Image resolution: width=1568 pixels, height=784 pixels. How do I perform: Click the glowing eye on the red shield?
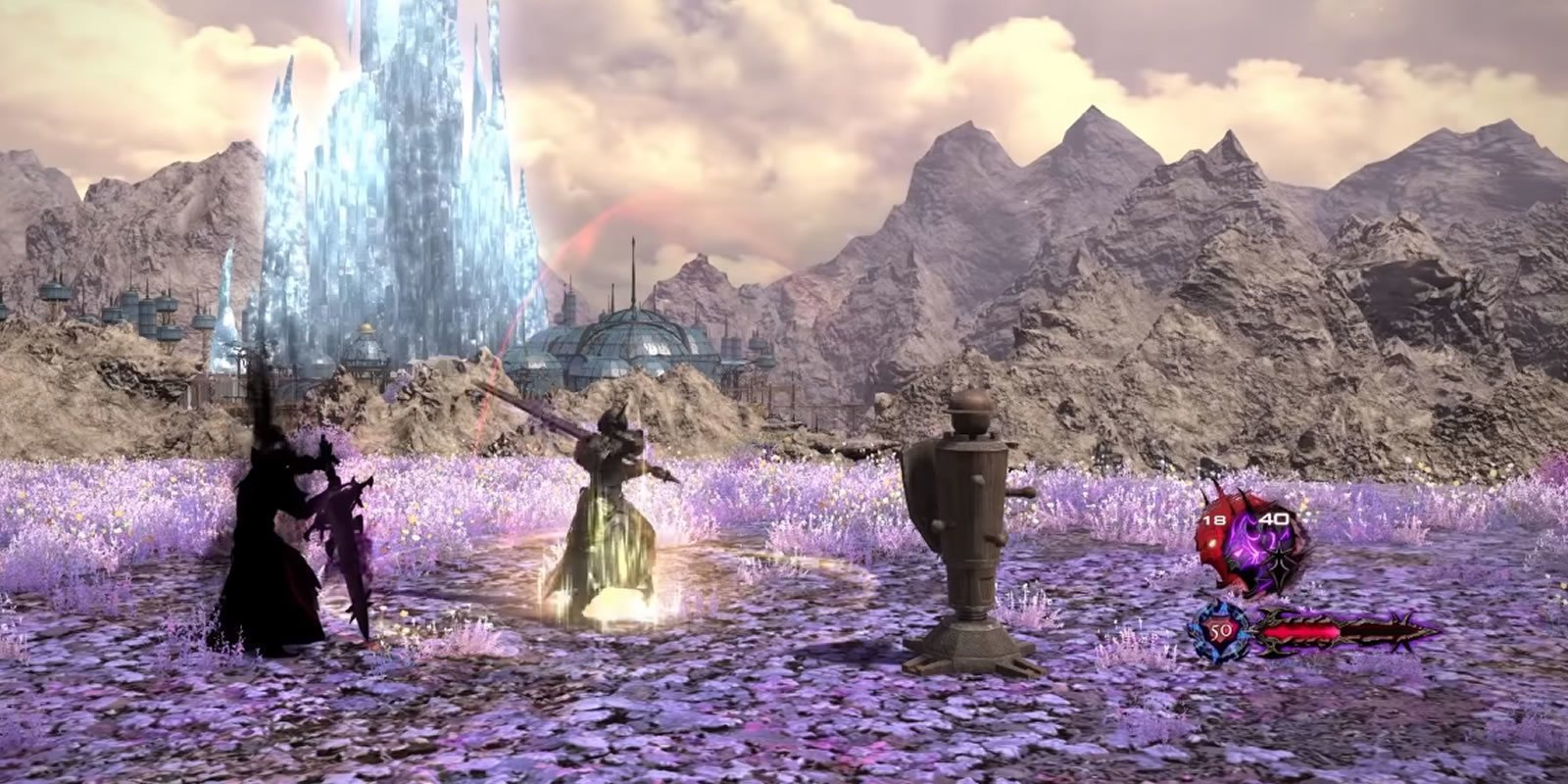point(1213,542)
